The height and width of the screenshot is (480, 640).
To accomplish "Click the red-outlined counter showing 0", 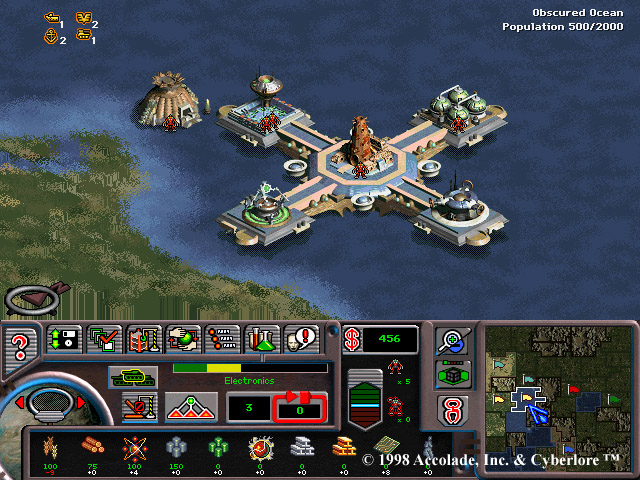I will coord(300,408).
